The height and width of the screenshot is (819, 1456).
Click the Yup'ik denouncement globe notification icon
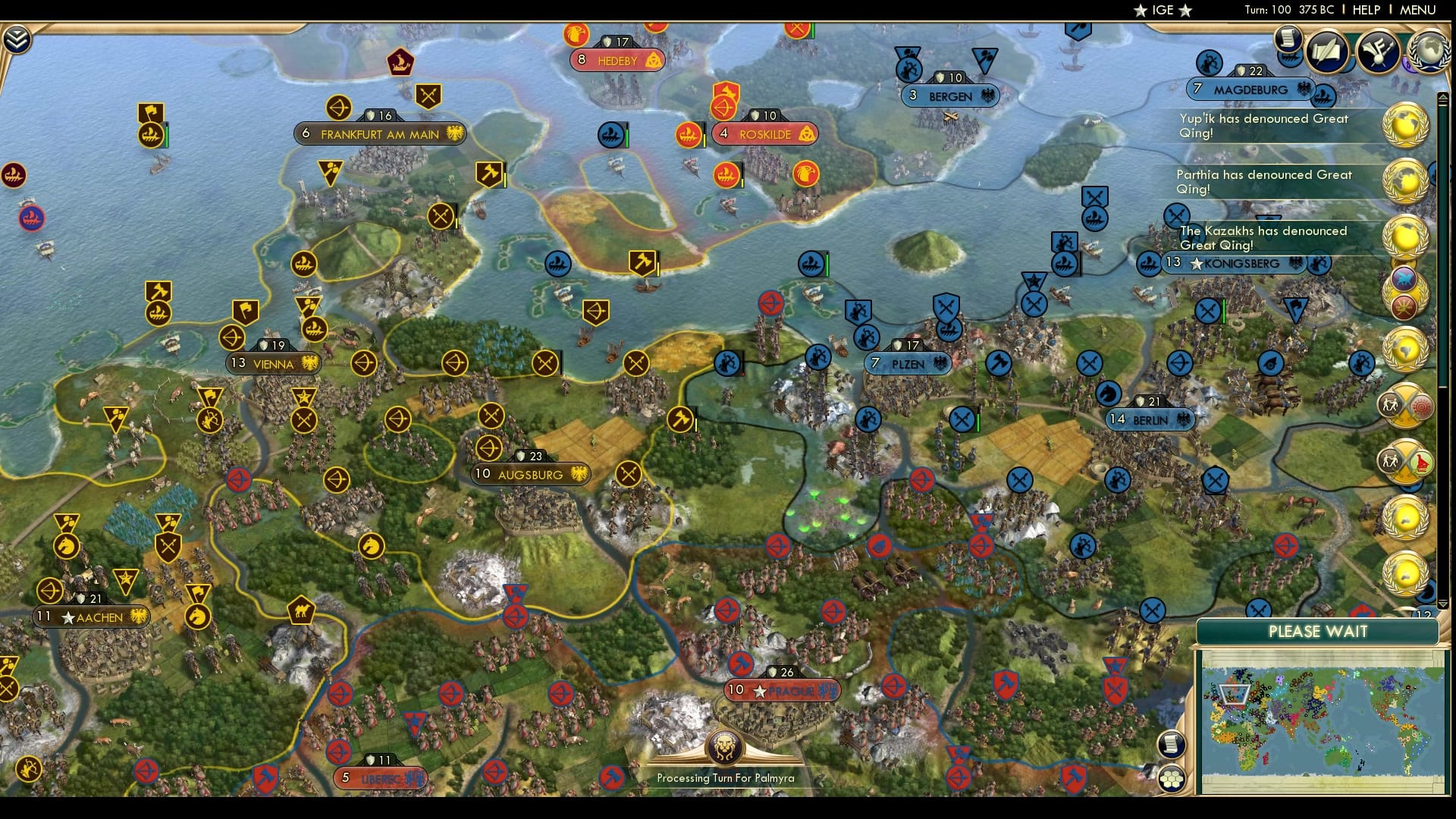click(x=1407, y=126)
